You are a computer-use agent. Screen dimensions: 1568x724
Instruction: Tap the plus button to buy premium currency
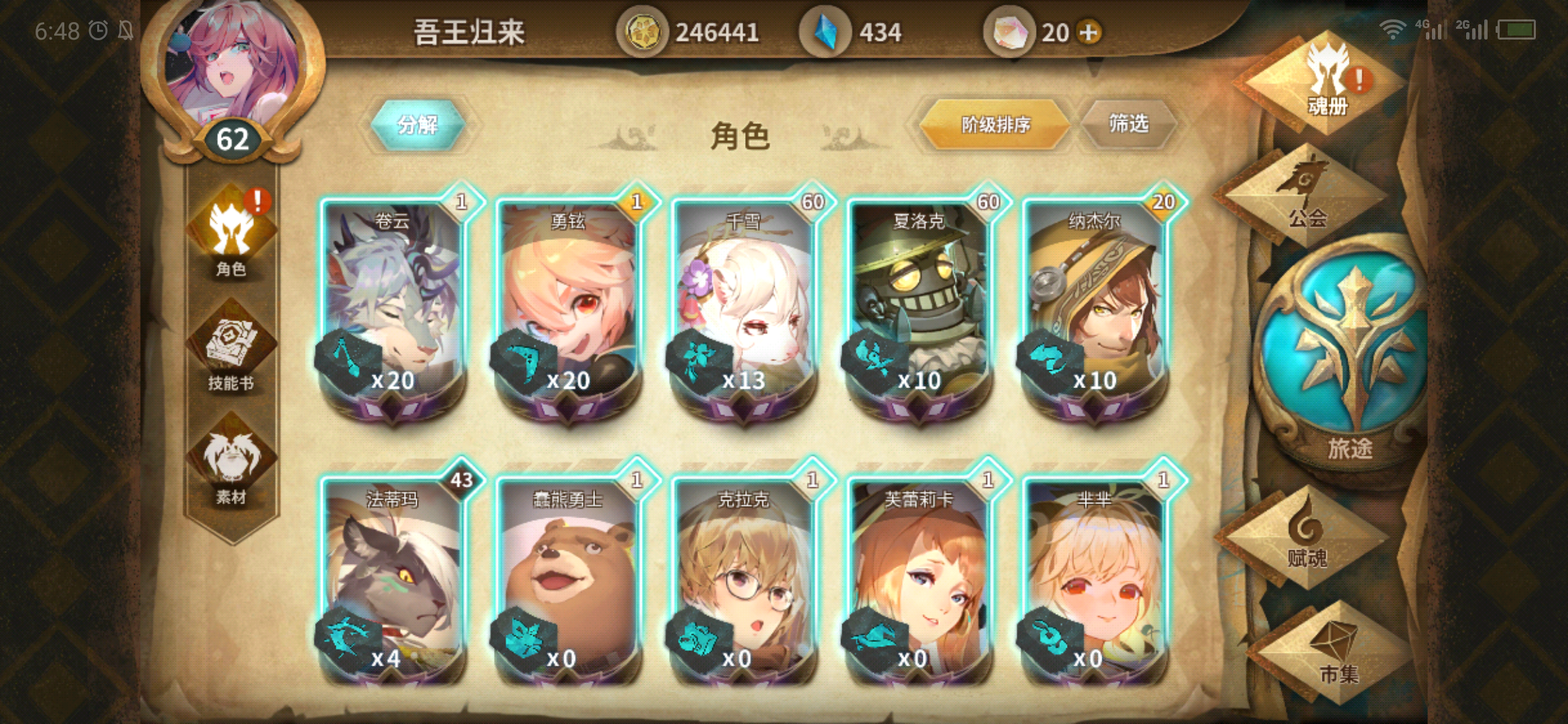[x=1089, y=30]
